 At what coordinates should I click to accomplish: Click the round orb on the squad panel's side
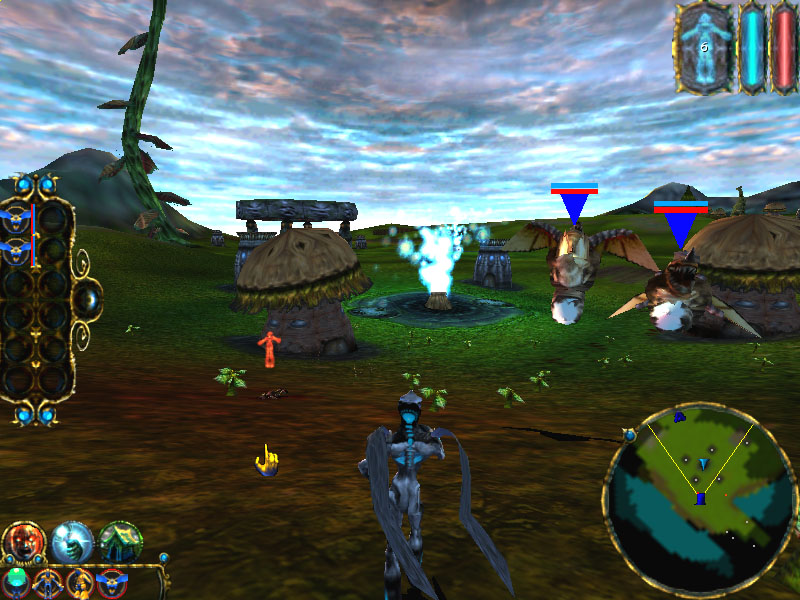pos(90,297)
